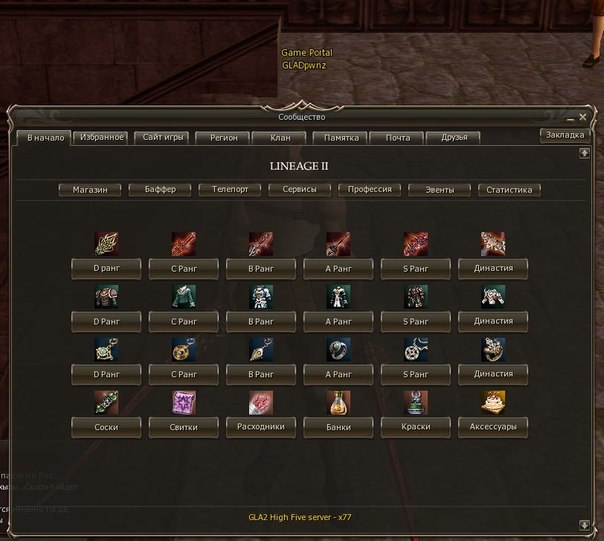The height and width of the screenshot is (541, 604).
Task: Open the Клан tab
Action: point(279,137)
